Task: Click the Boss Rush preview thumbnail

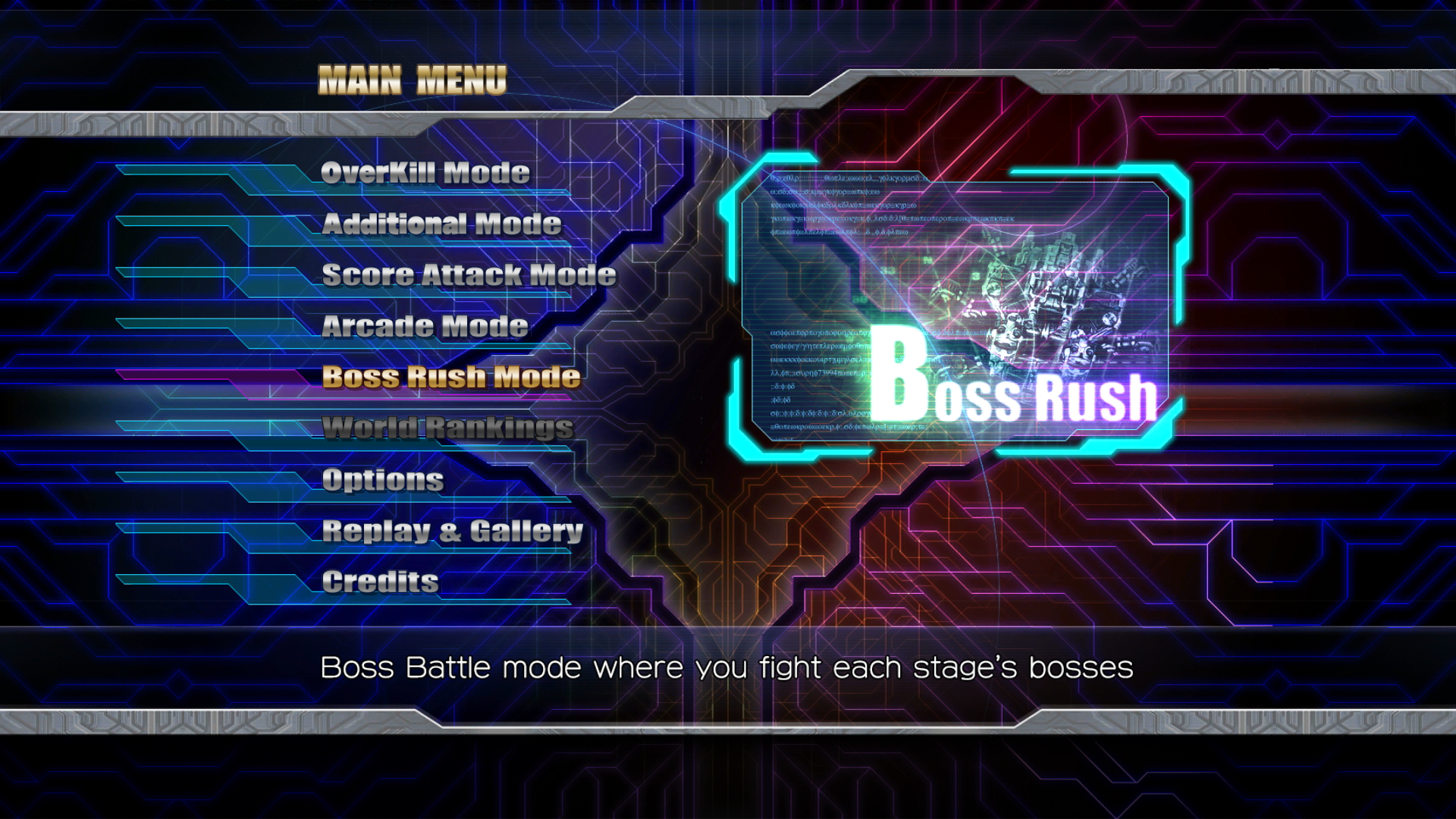Action: pos(954,307)
